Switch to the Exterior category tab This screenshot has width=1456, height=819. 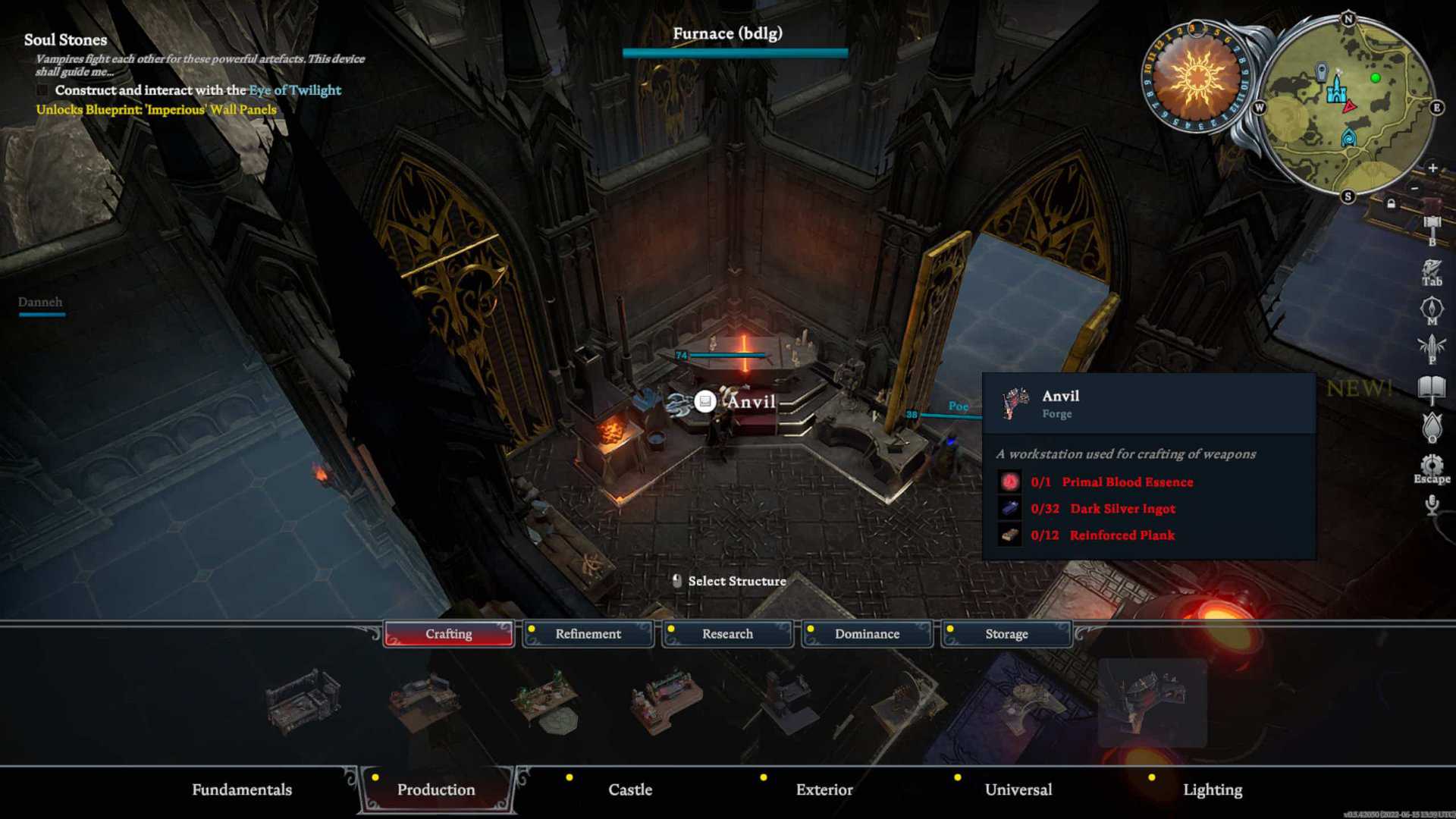coord(824,789)
